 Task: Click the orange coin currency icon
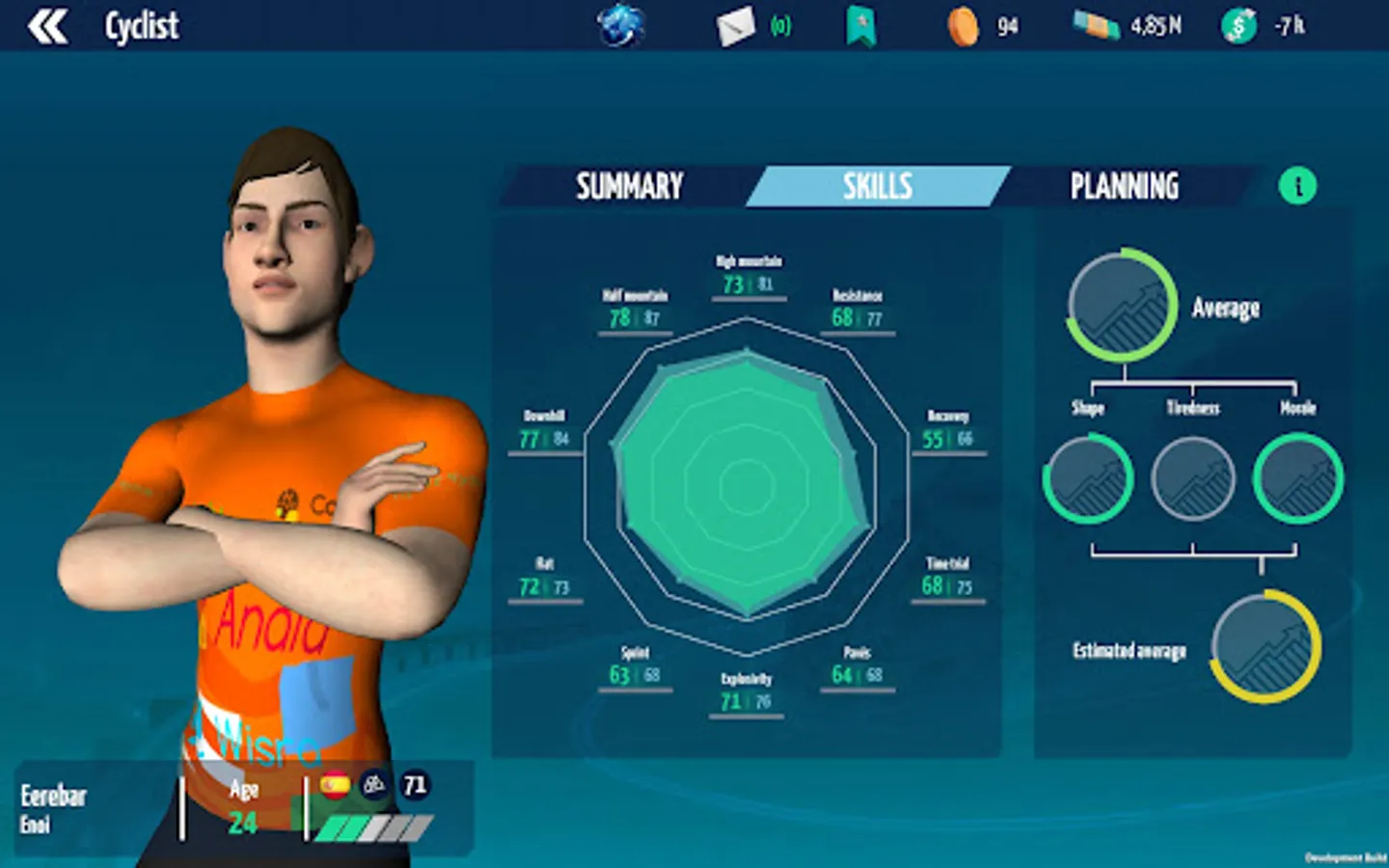pos(962,26)
